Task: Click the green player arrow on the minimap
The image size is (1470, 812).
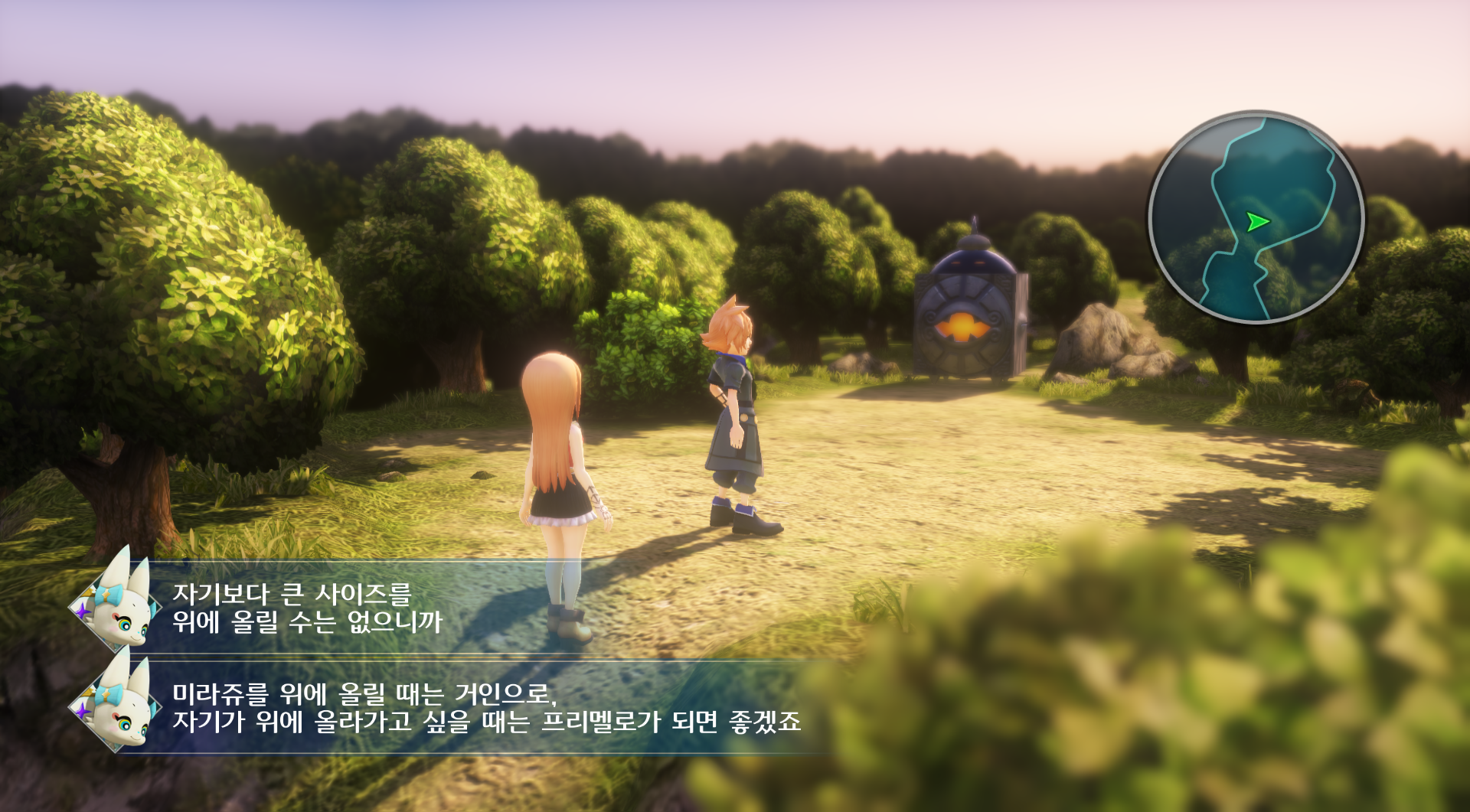Action: pos(1256,222)
